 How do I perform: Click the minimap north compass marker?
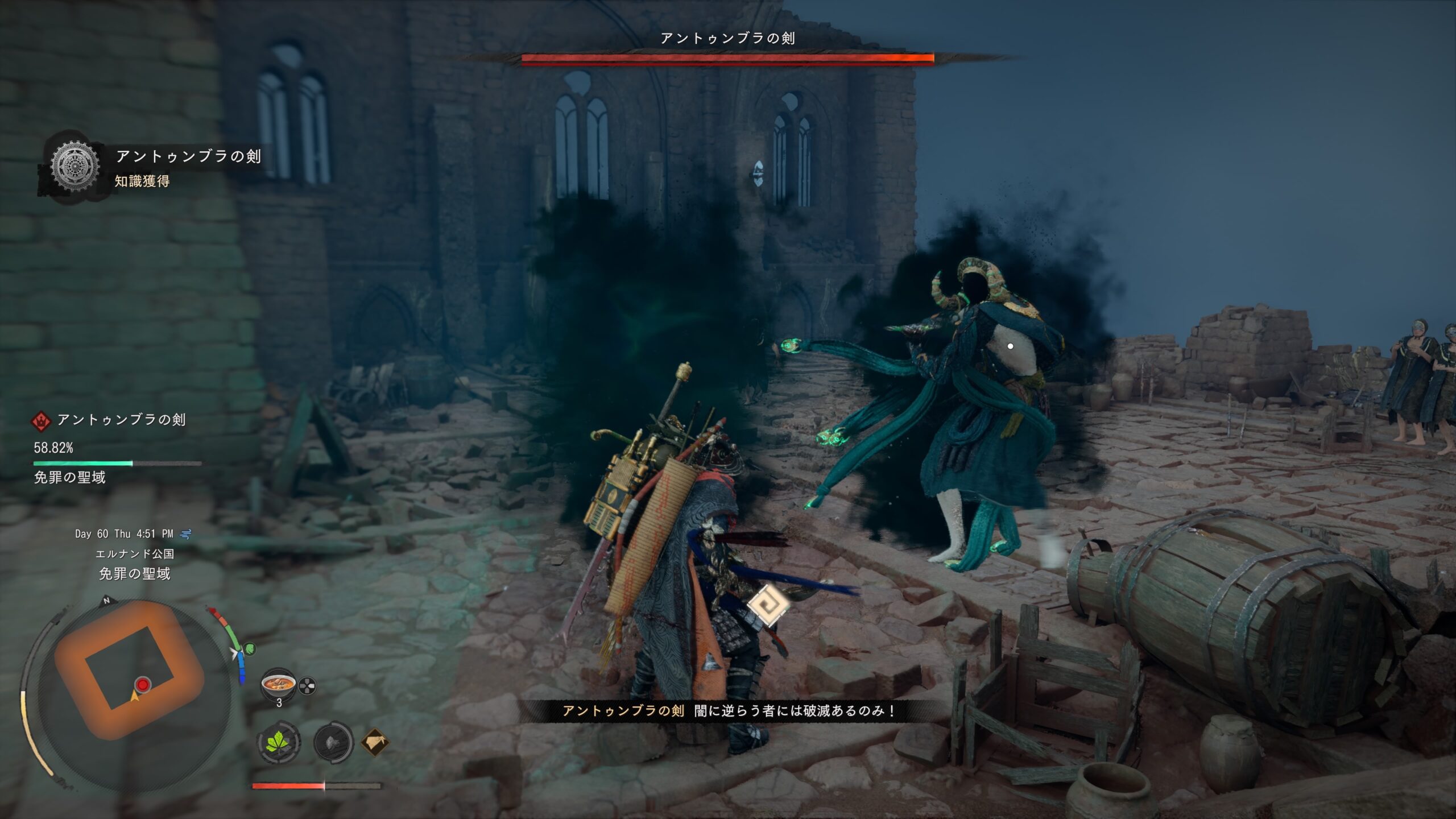click(106, 601)
